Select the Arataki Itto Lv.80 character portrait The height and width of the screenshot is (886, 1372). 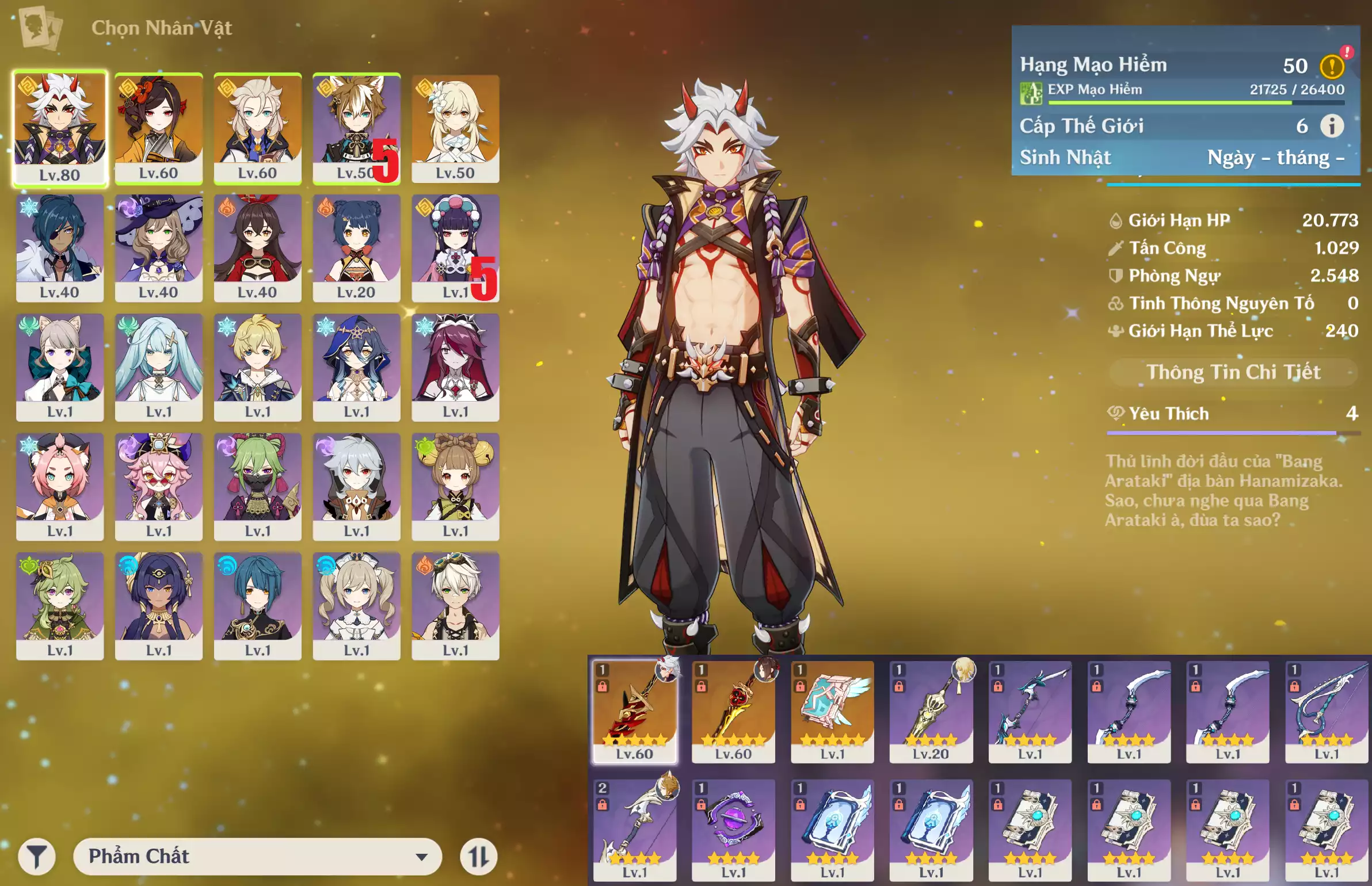pos(60,128)
